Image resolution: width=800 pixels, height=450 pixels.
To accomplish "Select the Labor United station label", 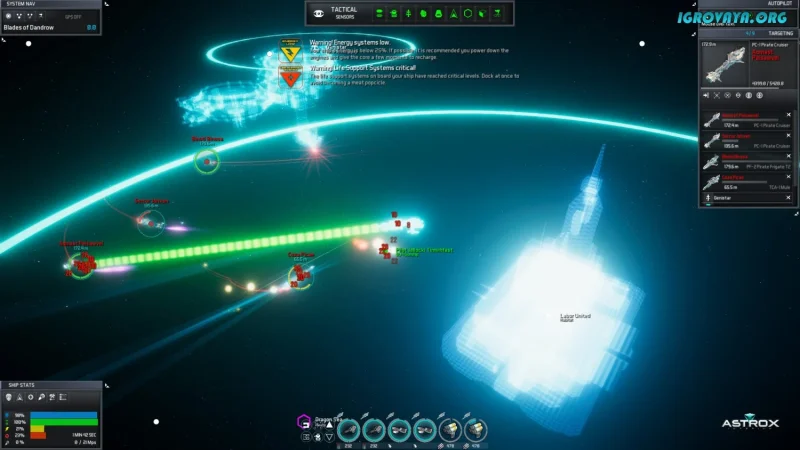I will (575, 317).
